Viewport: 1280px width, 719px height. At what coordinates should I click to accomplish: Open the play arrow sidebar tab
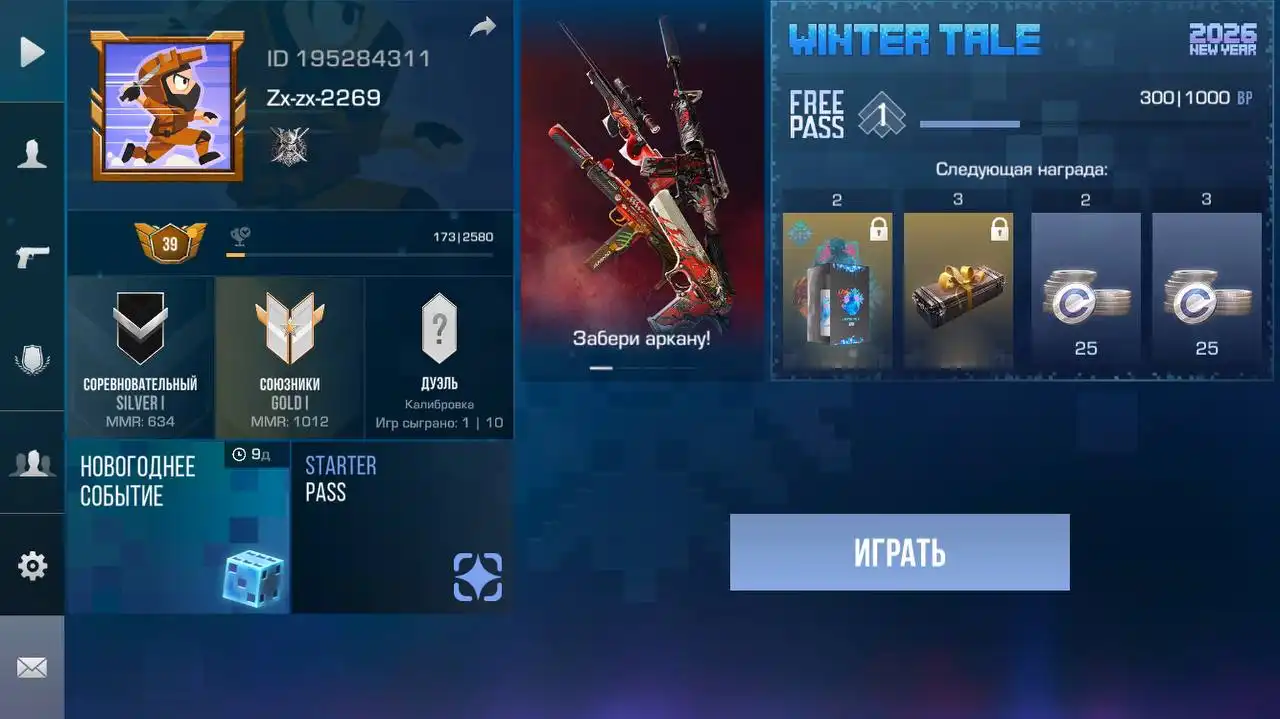pyautogui.click(x=32, y=52)
